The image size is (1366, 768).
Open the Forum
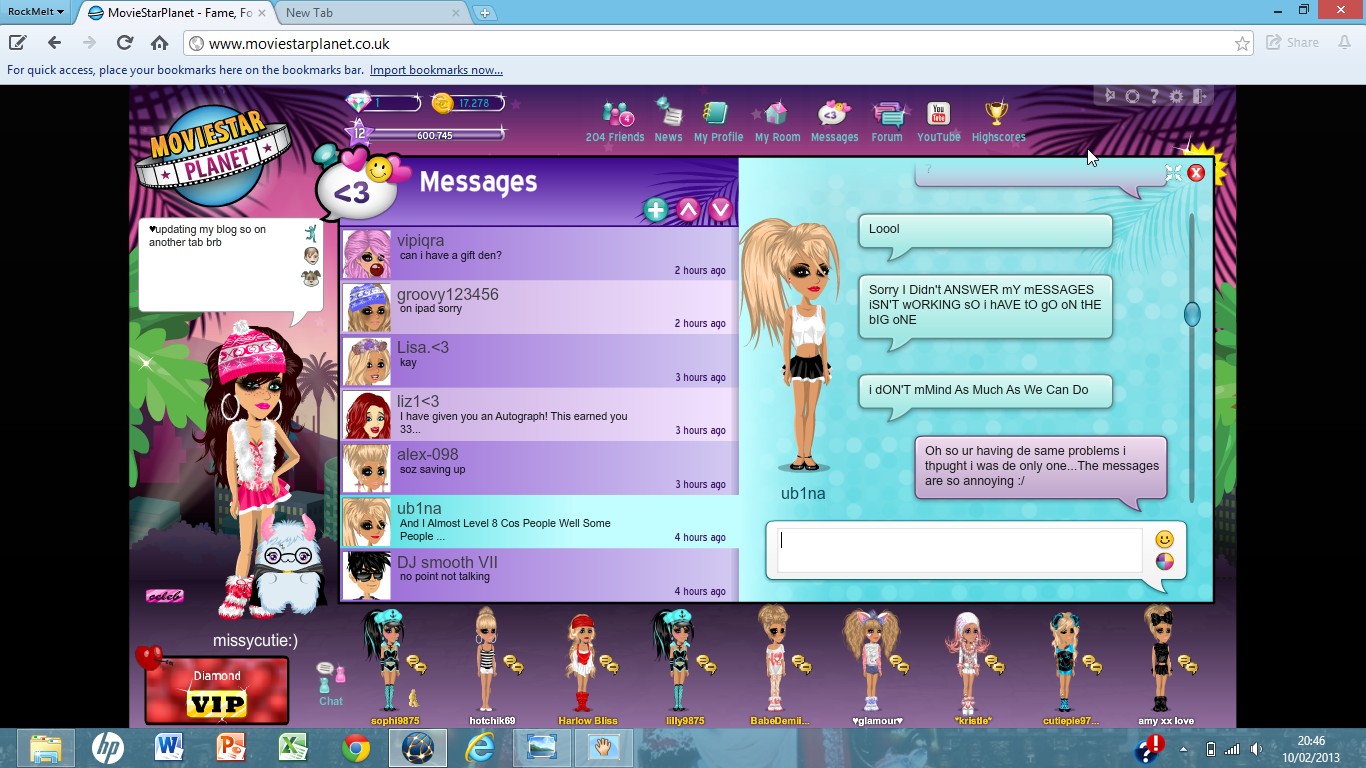coord(887,115)
